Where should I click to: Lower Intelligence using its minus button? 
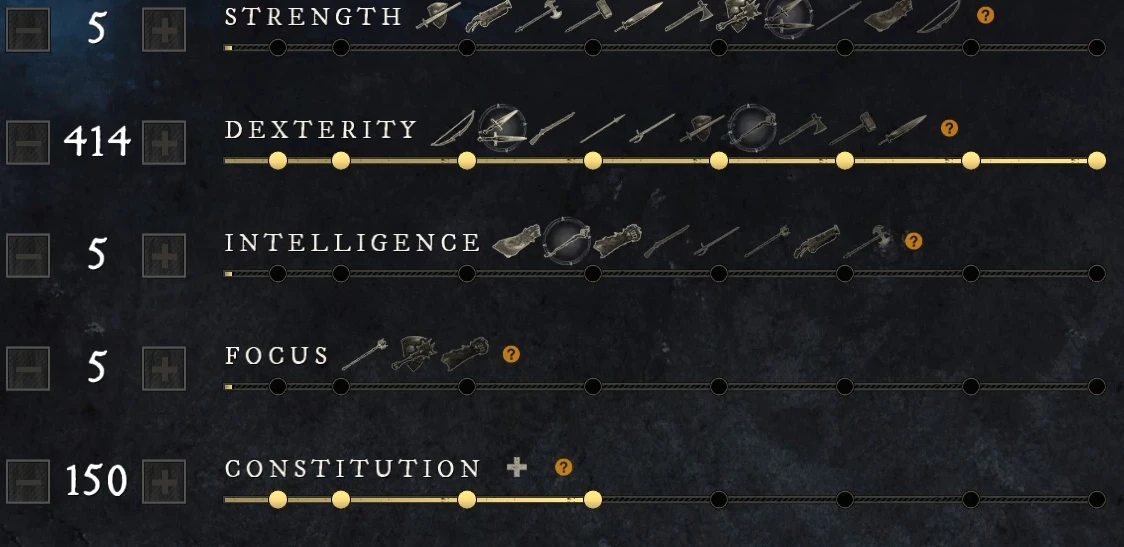pos(28,255)
